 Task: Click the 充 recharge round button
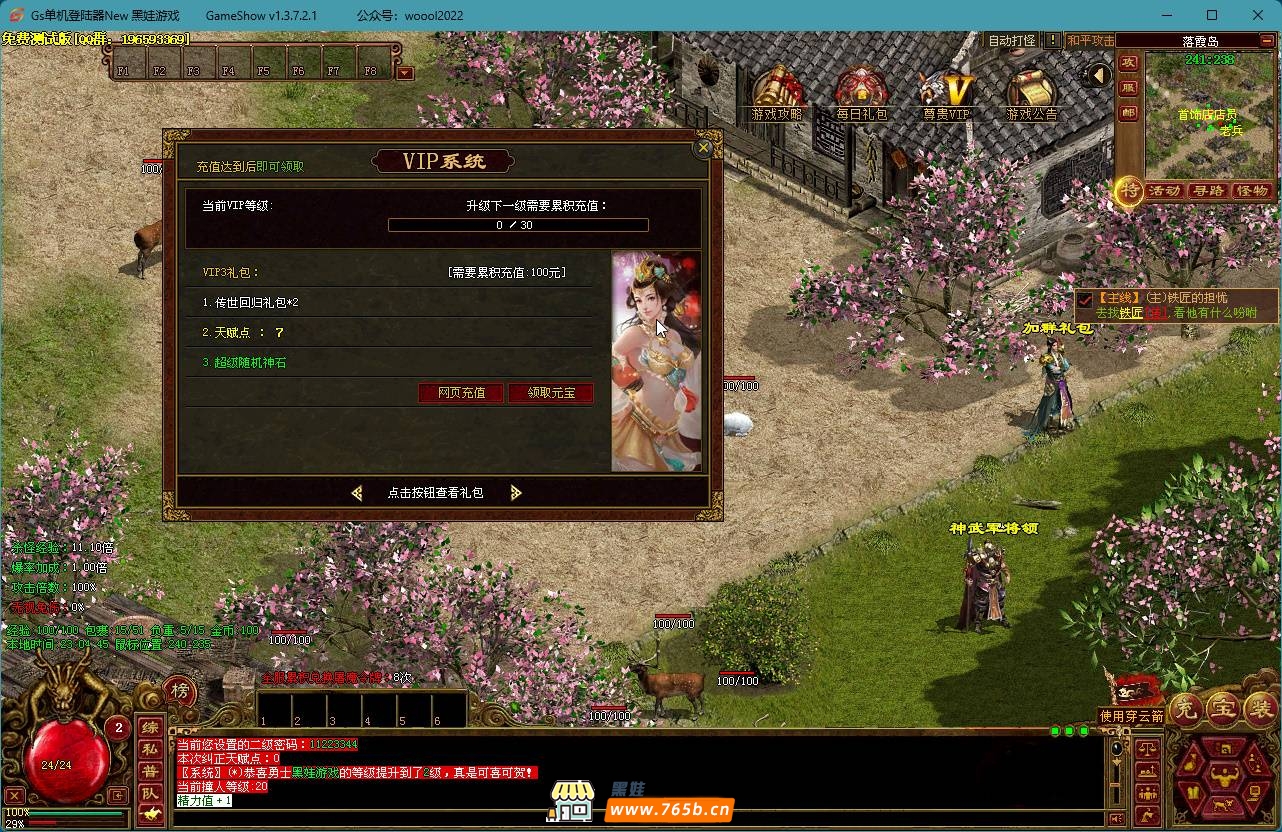tap(1186, 709)
